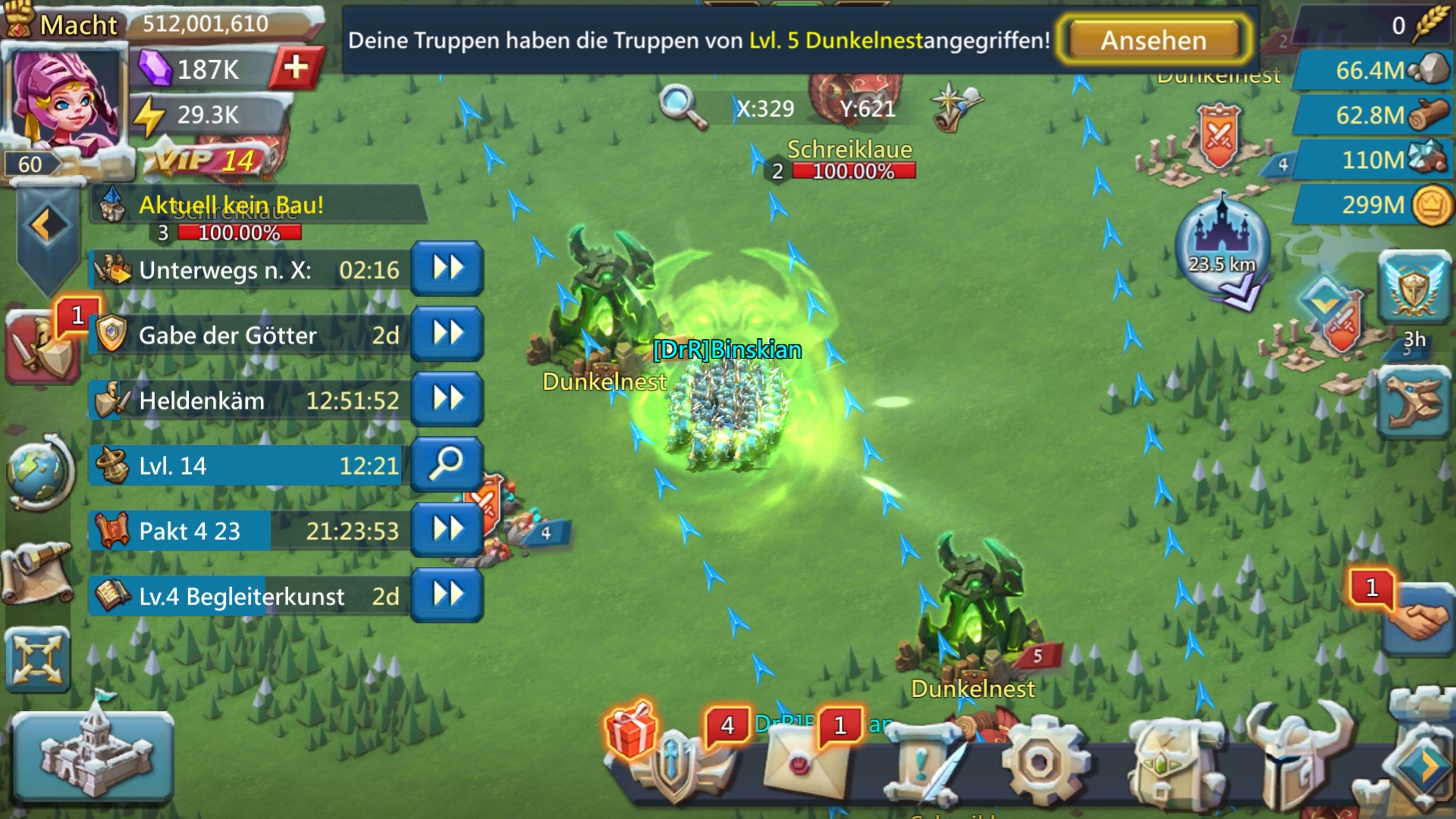Speed up Gabe der Götter timer
The width and height of the screenshot is (1456, 819).
tap(447, 334)
